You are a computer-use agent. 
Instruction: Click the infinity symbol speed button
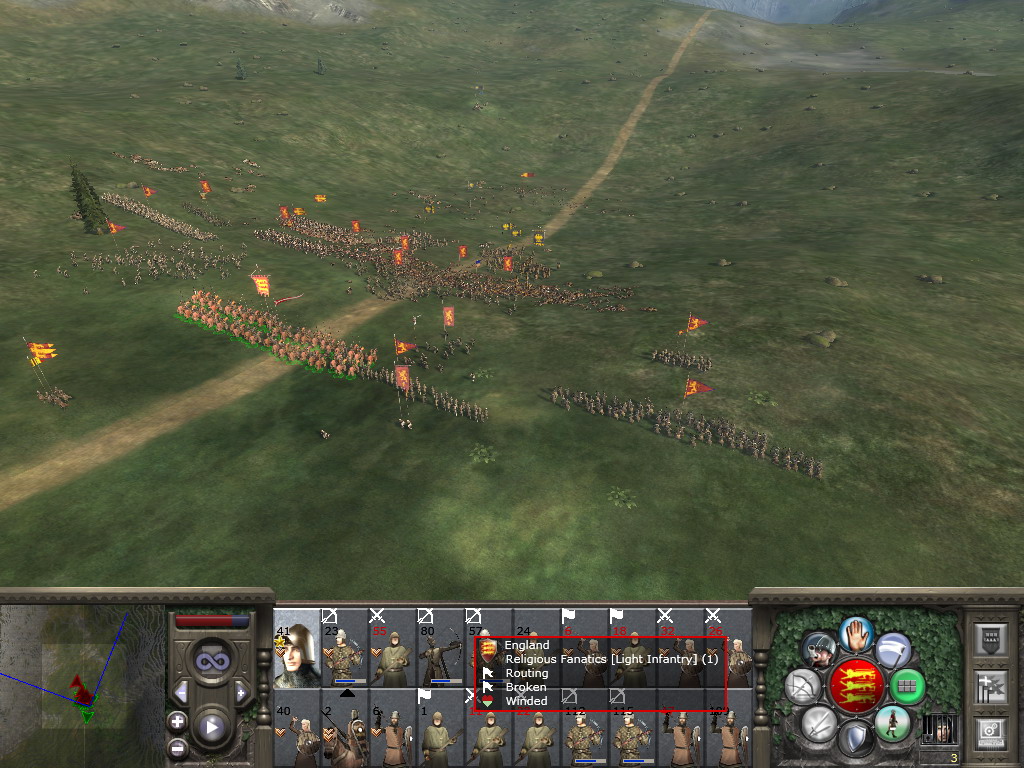[211, 660]
